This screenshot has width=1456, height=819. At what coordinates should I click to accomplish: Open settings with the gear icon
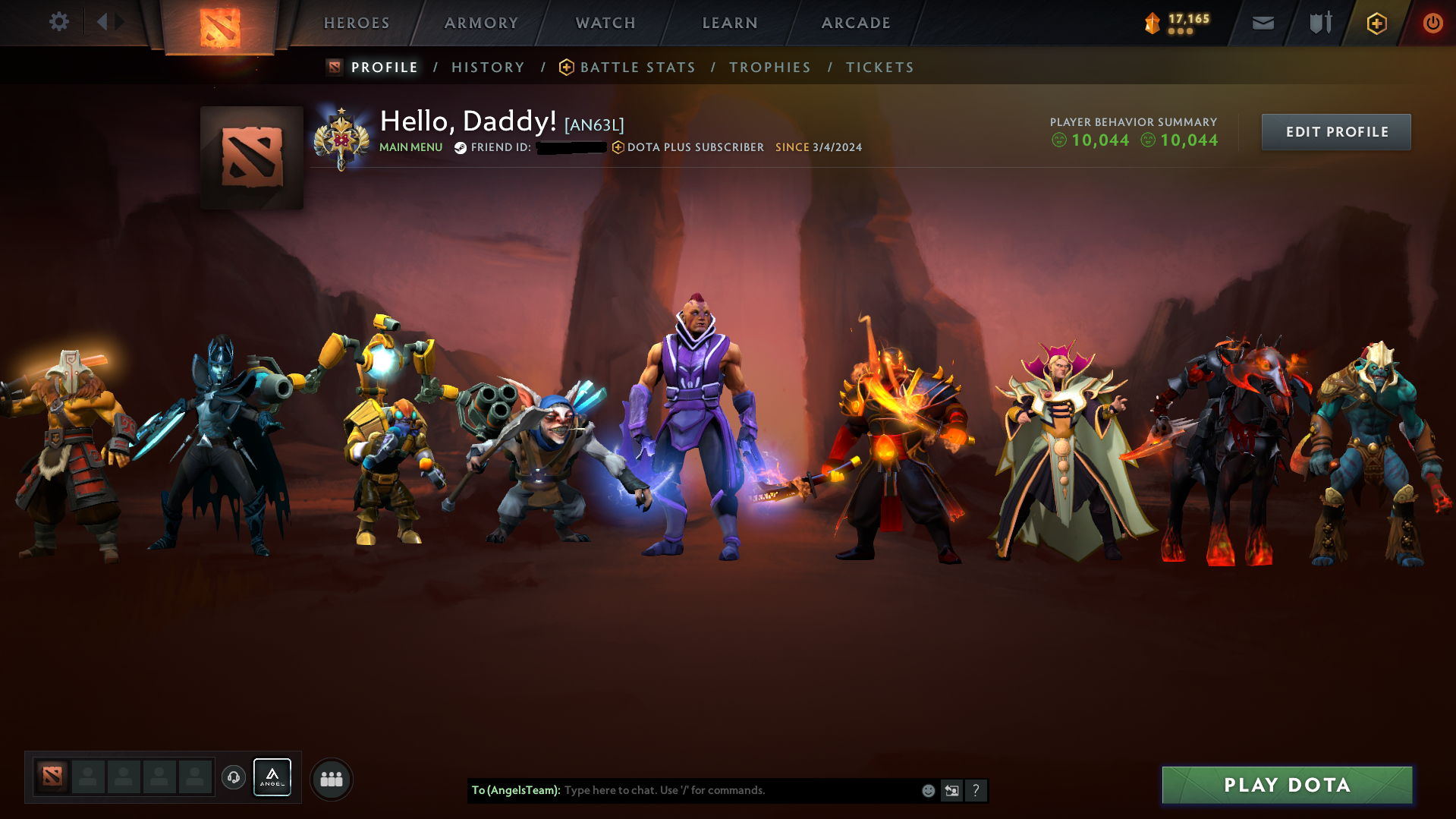click(x=58, y=22)
